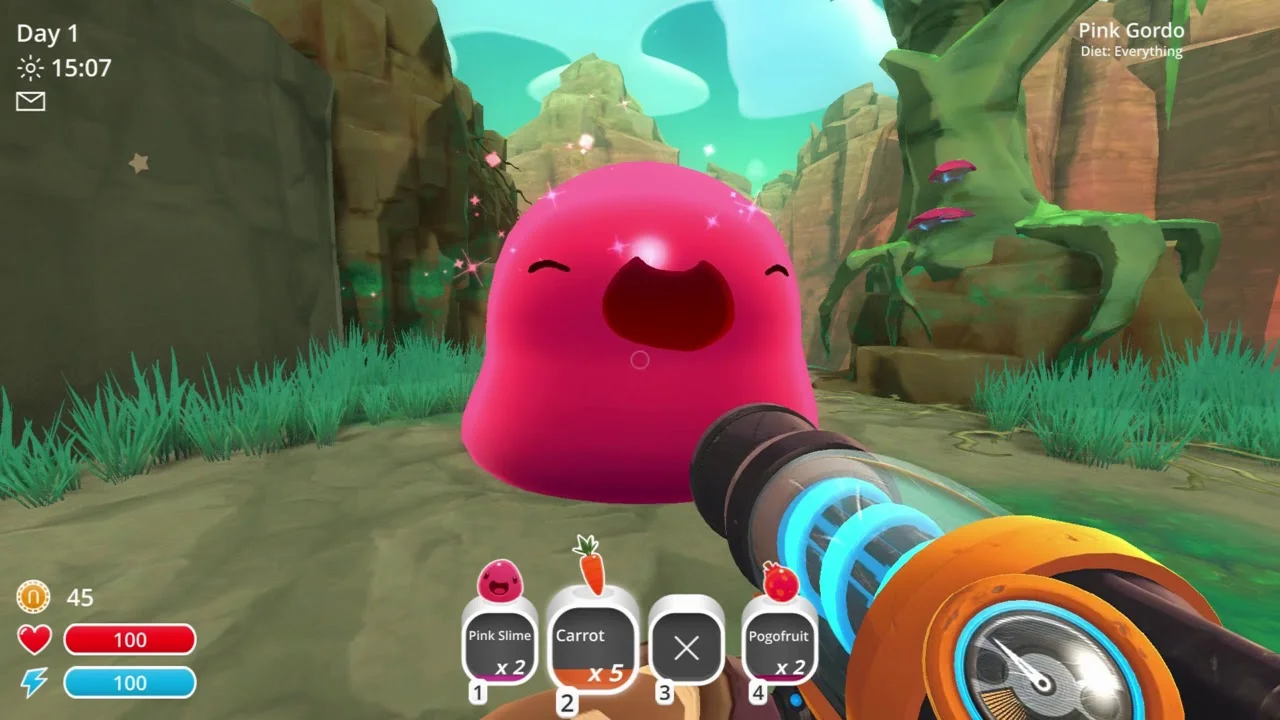This screenshot has height=720, width=1280.
Task: Click the Day 1 counter
Action: [47, 32]
